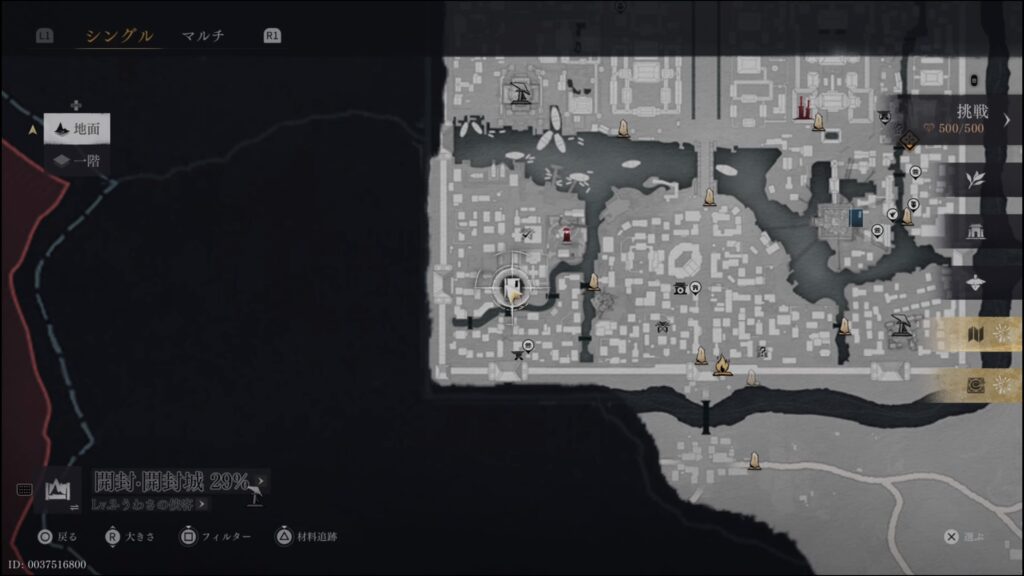
Task: Select the blue book marker on the map
Action: pyautogui.click(x=855, y=217)
